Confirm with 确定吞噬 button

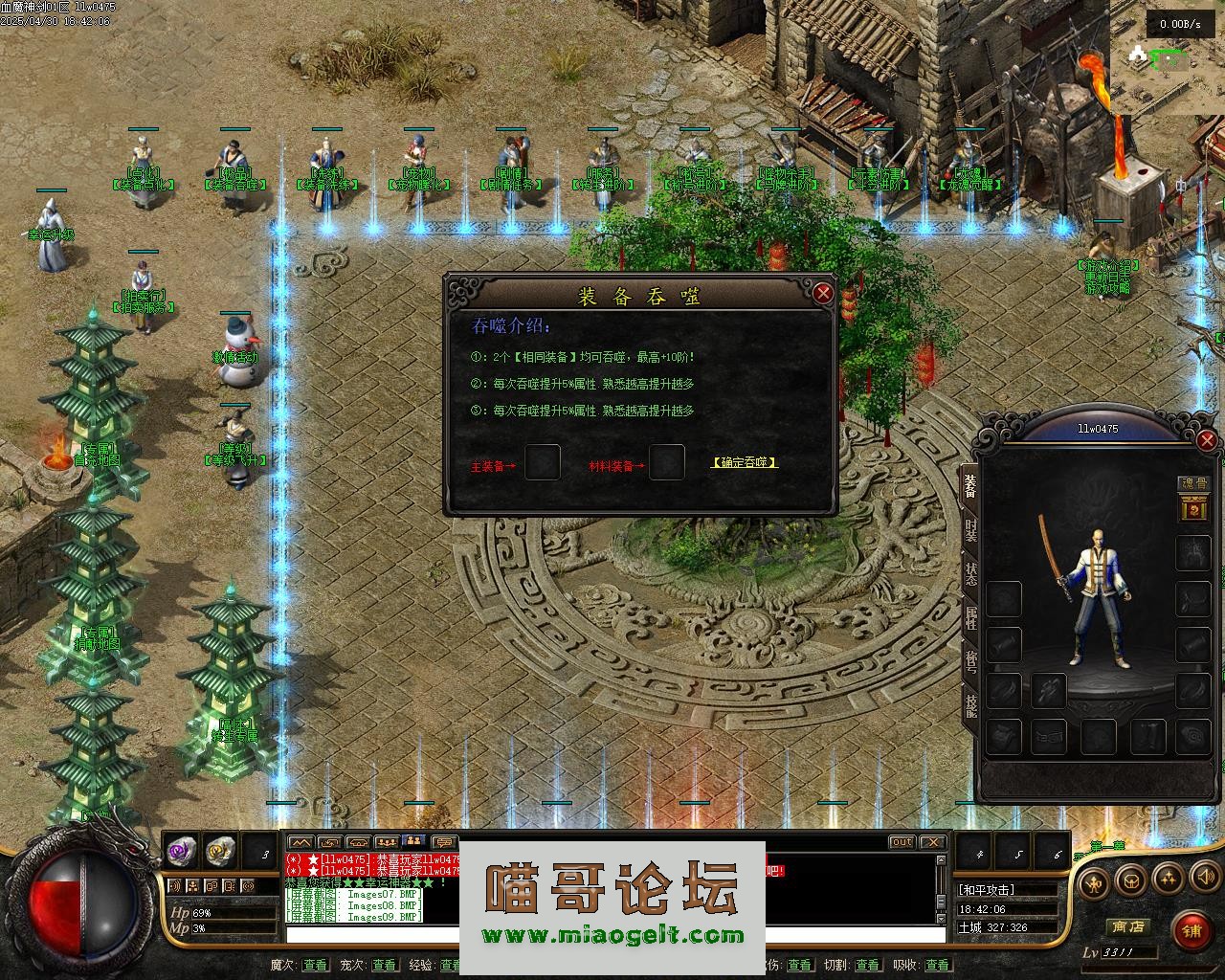coord(745,462)
